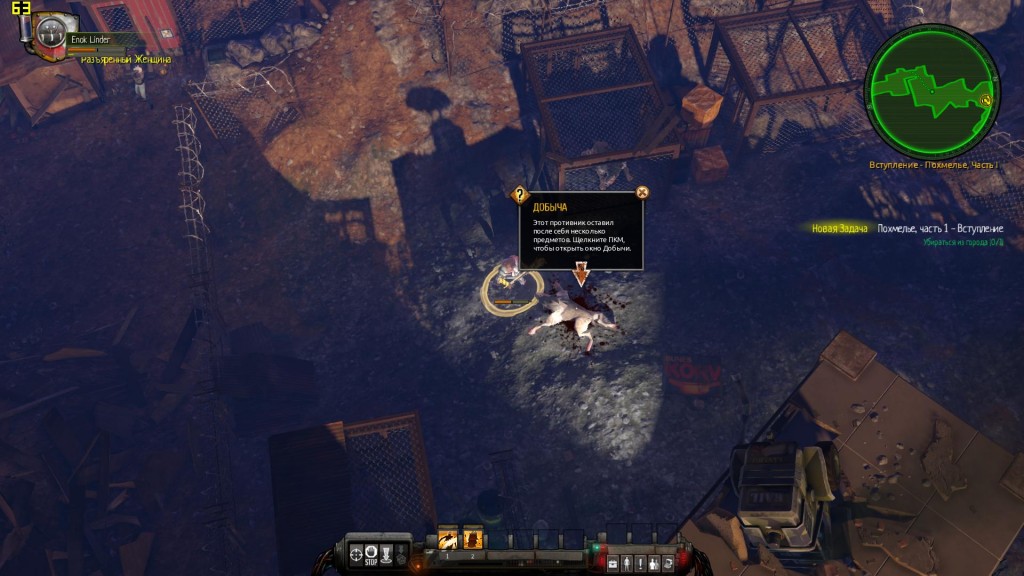Open the inventory briefcase icon
1024x576 pixels.
coord(613,564)
